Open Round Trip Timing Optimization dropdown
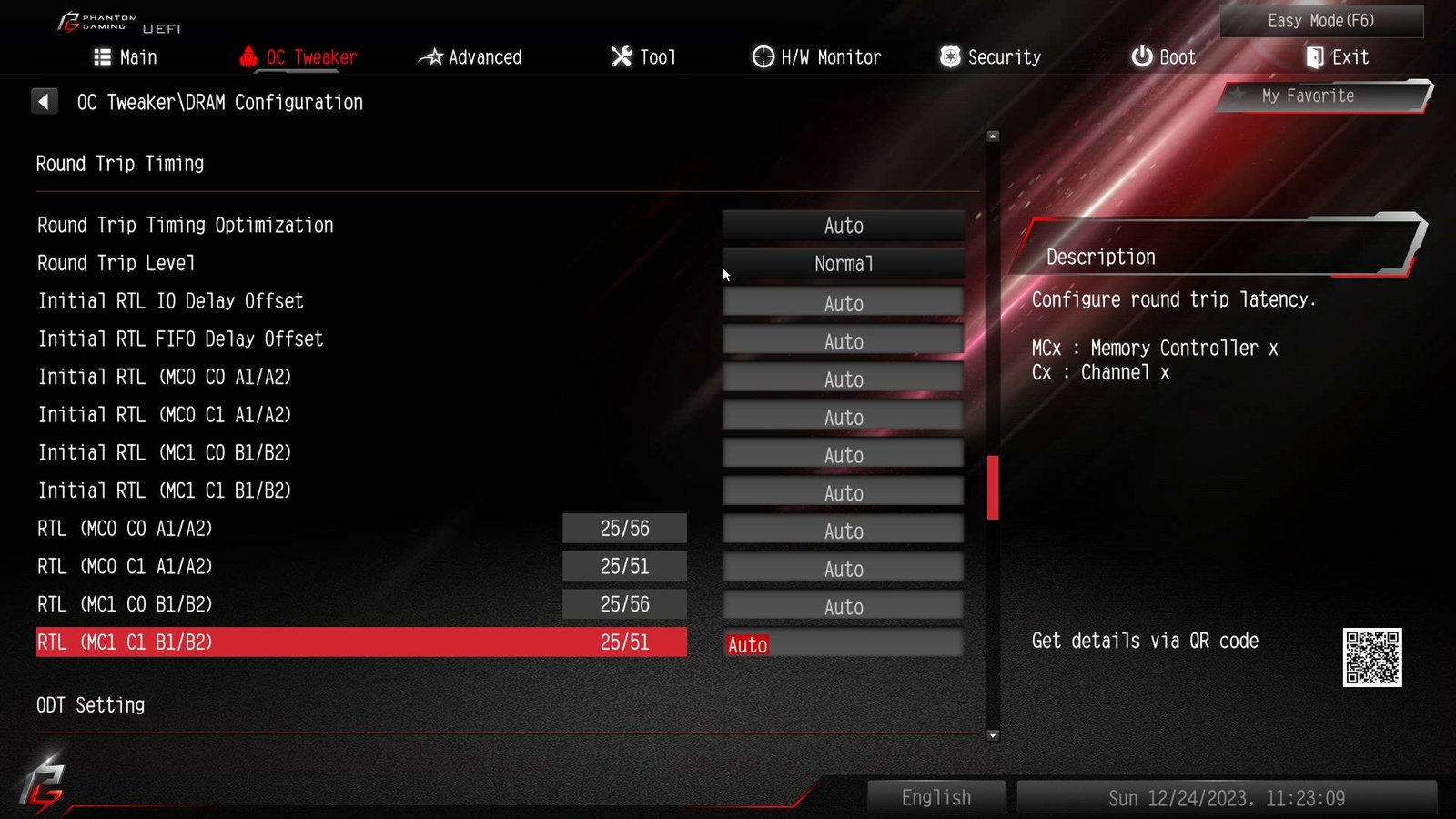This screenshot has height=819, width=1456. pos(843,226)
